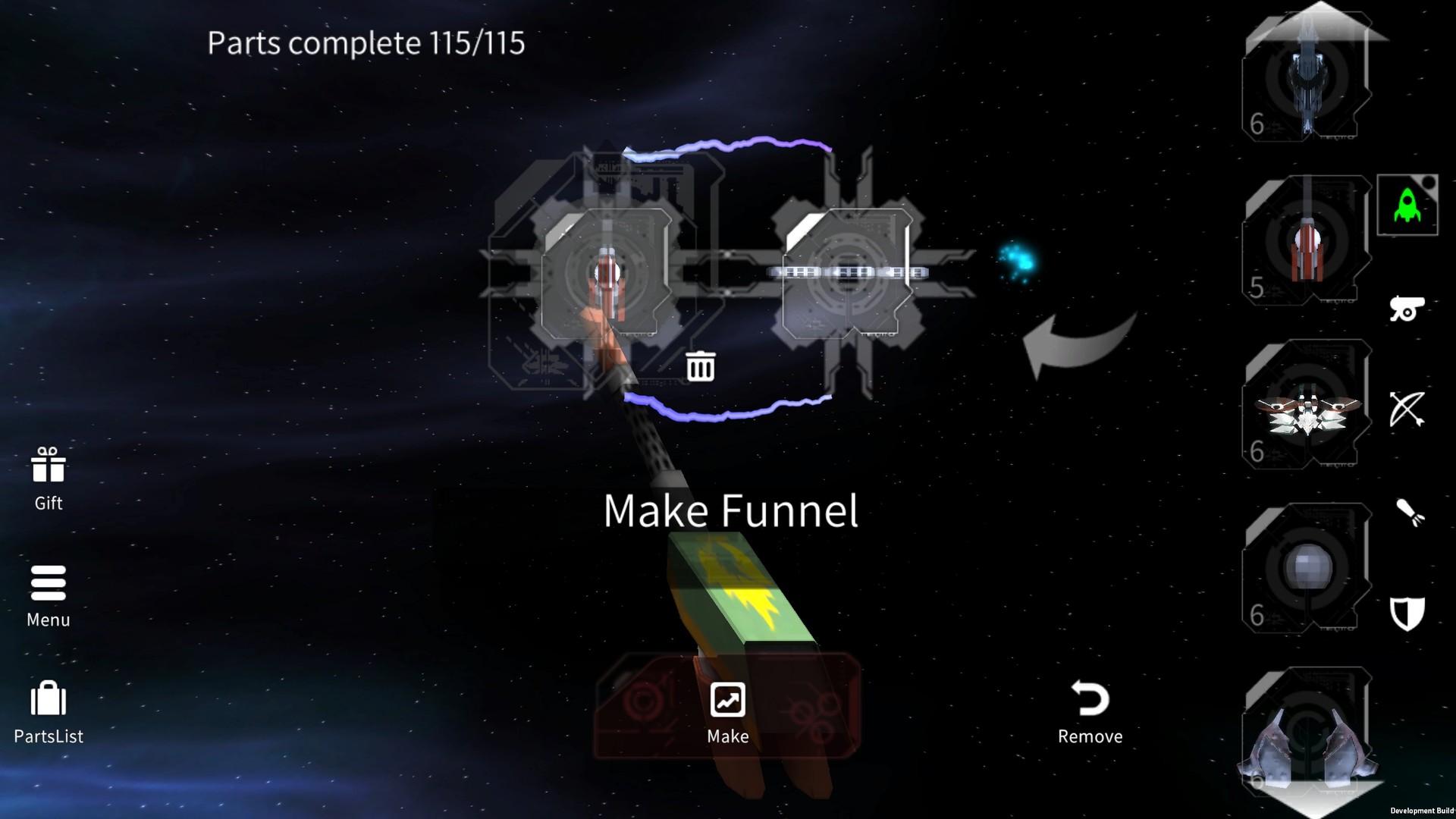
Task: Select the part thumbnail showing count 5
Action: pyautogui.click(x=1304, y=243)
